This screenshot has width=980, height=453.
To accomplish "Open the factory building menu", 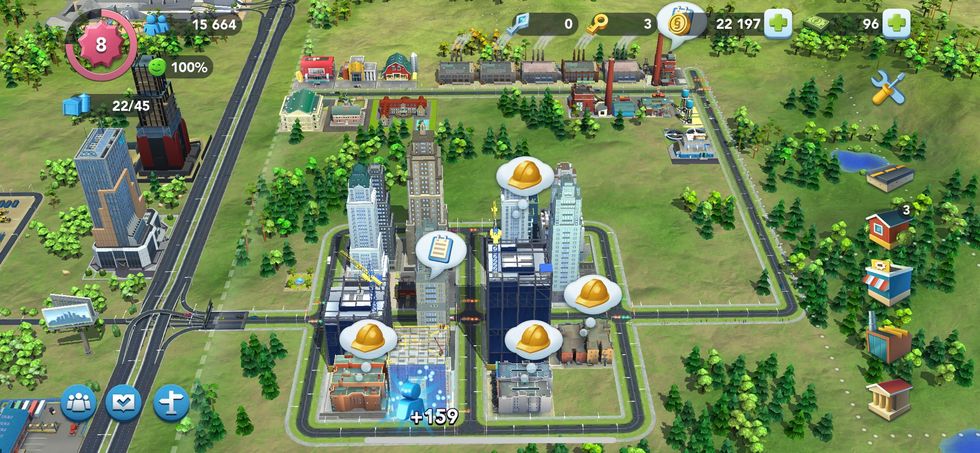I will point(887,340).
